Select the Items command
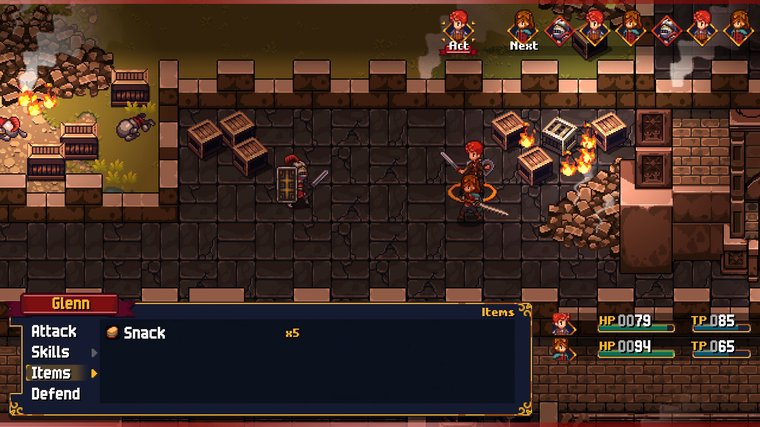 [x=51, y=373]
